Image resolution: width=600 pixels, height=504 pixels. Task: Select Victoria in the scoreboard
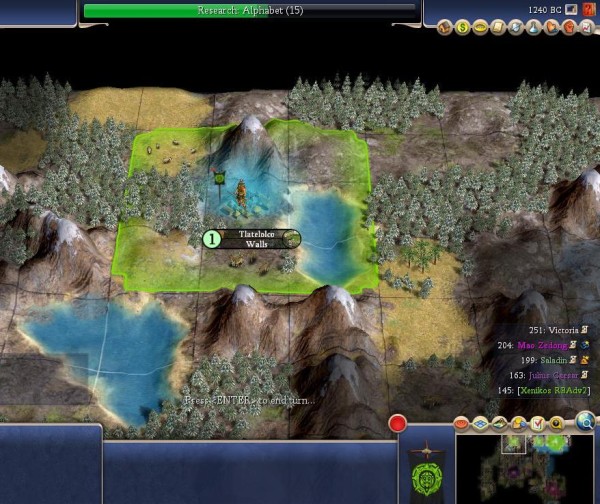tap(557, 329)
